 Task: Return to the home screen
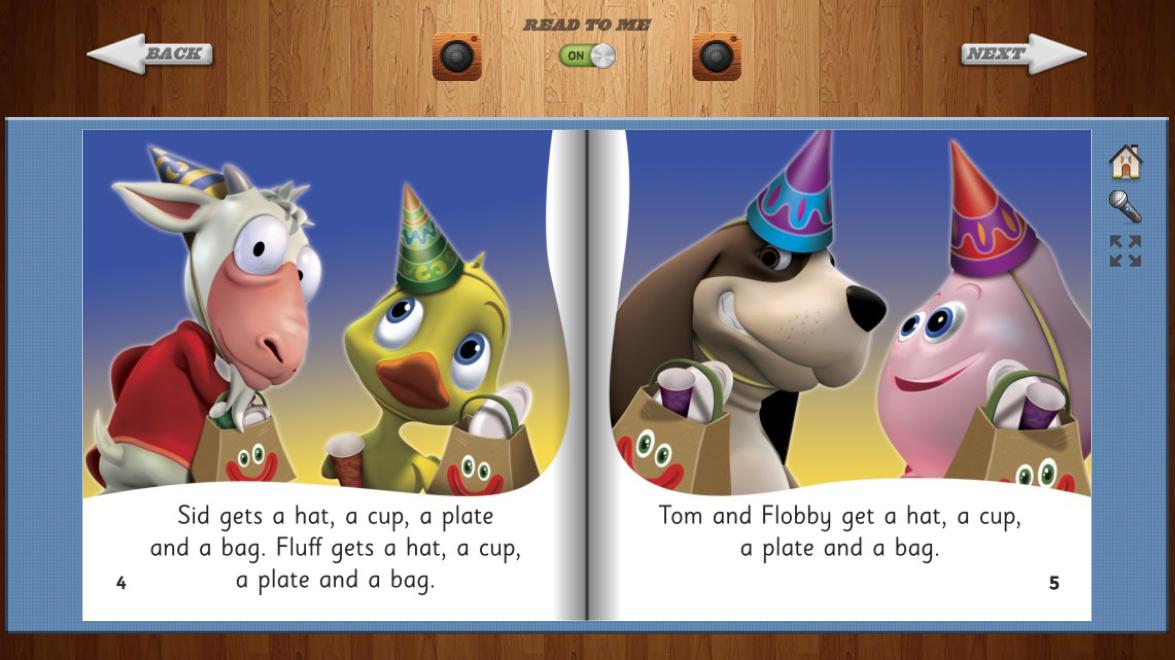click(x=1125, y=161)
